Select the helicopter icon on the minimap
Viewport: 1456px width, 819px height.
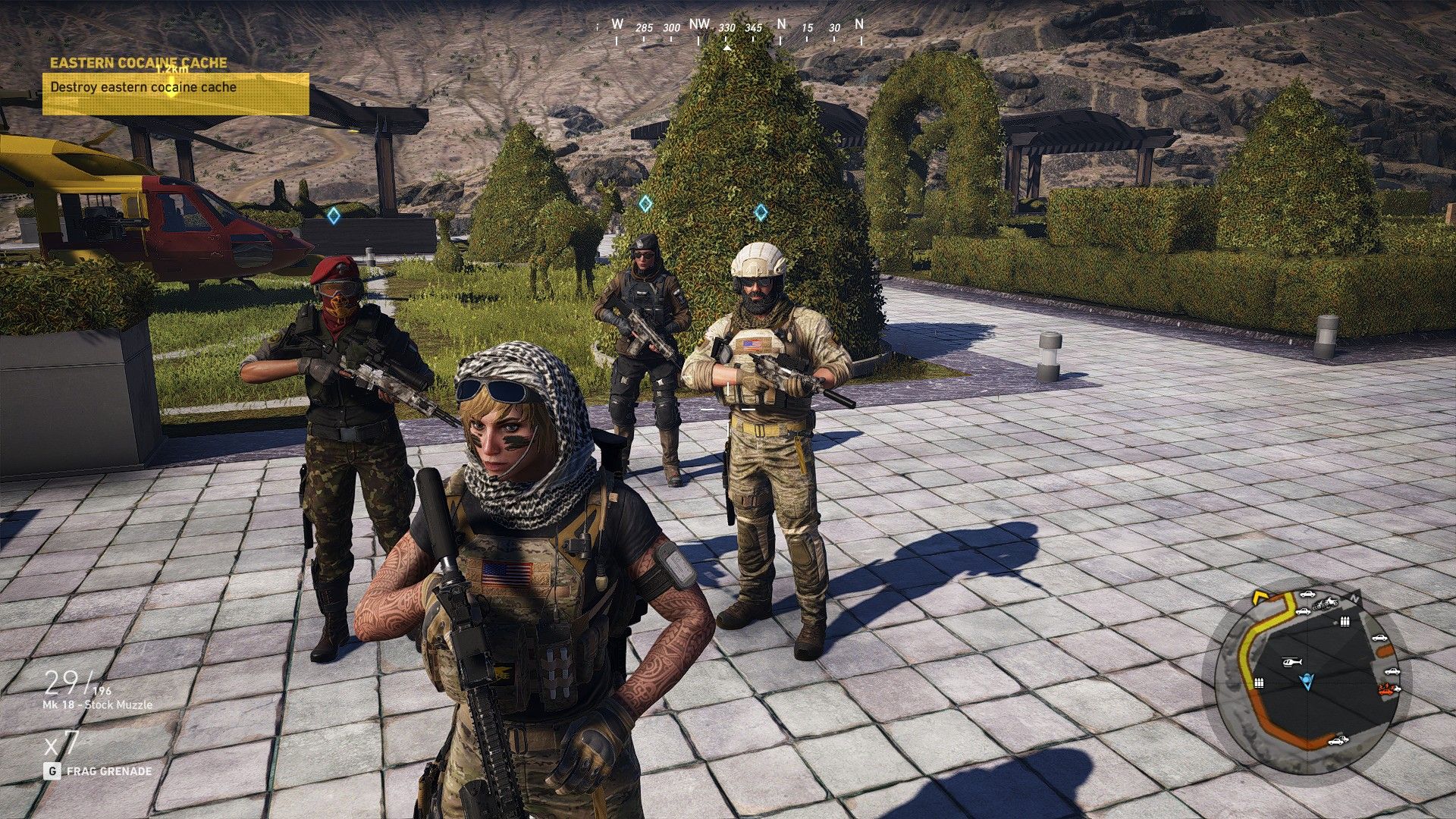click(1291, 662)
